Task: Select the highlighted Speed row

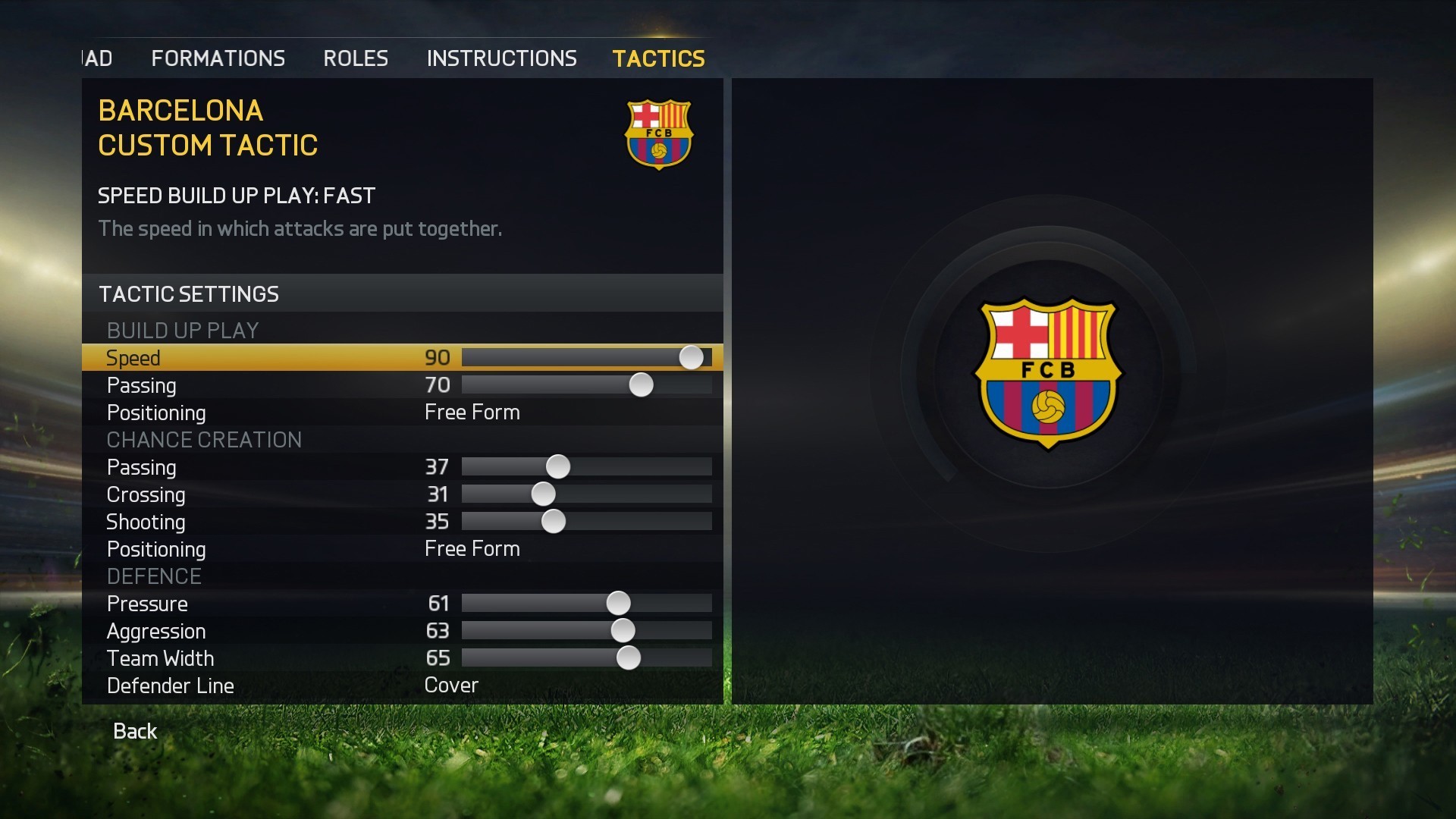Action: [x=227, y=357]
